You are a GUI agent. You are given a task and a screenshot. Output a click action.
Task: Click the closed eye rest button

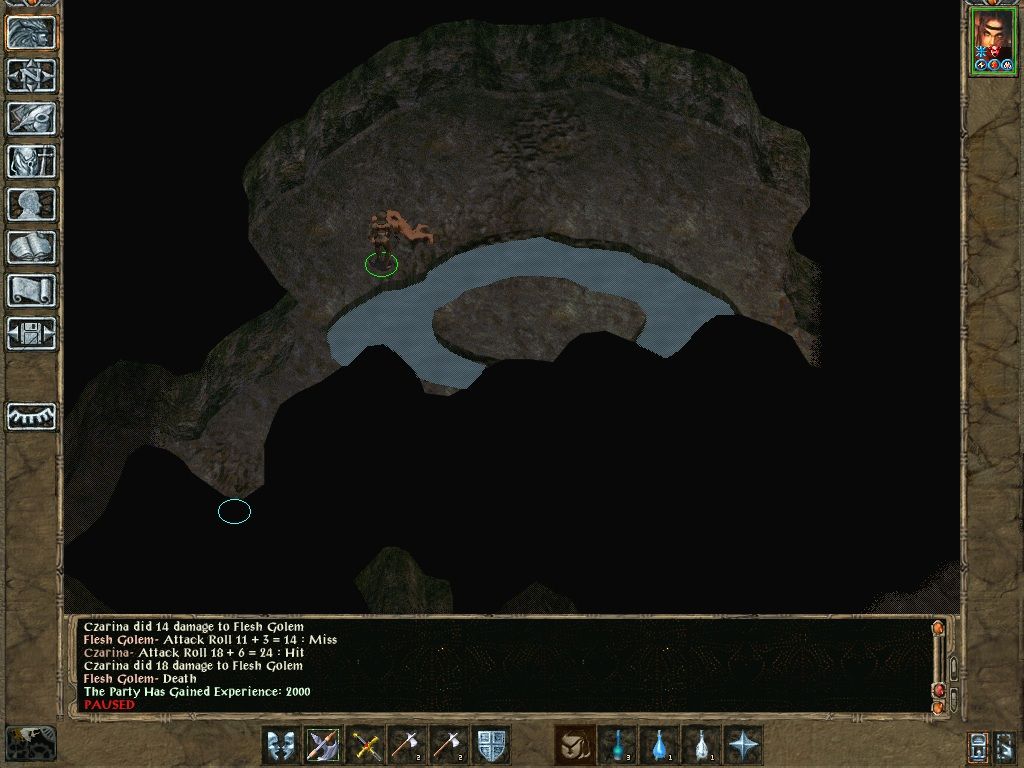[x=31, y=415]
